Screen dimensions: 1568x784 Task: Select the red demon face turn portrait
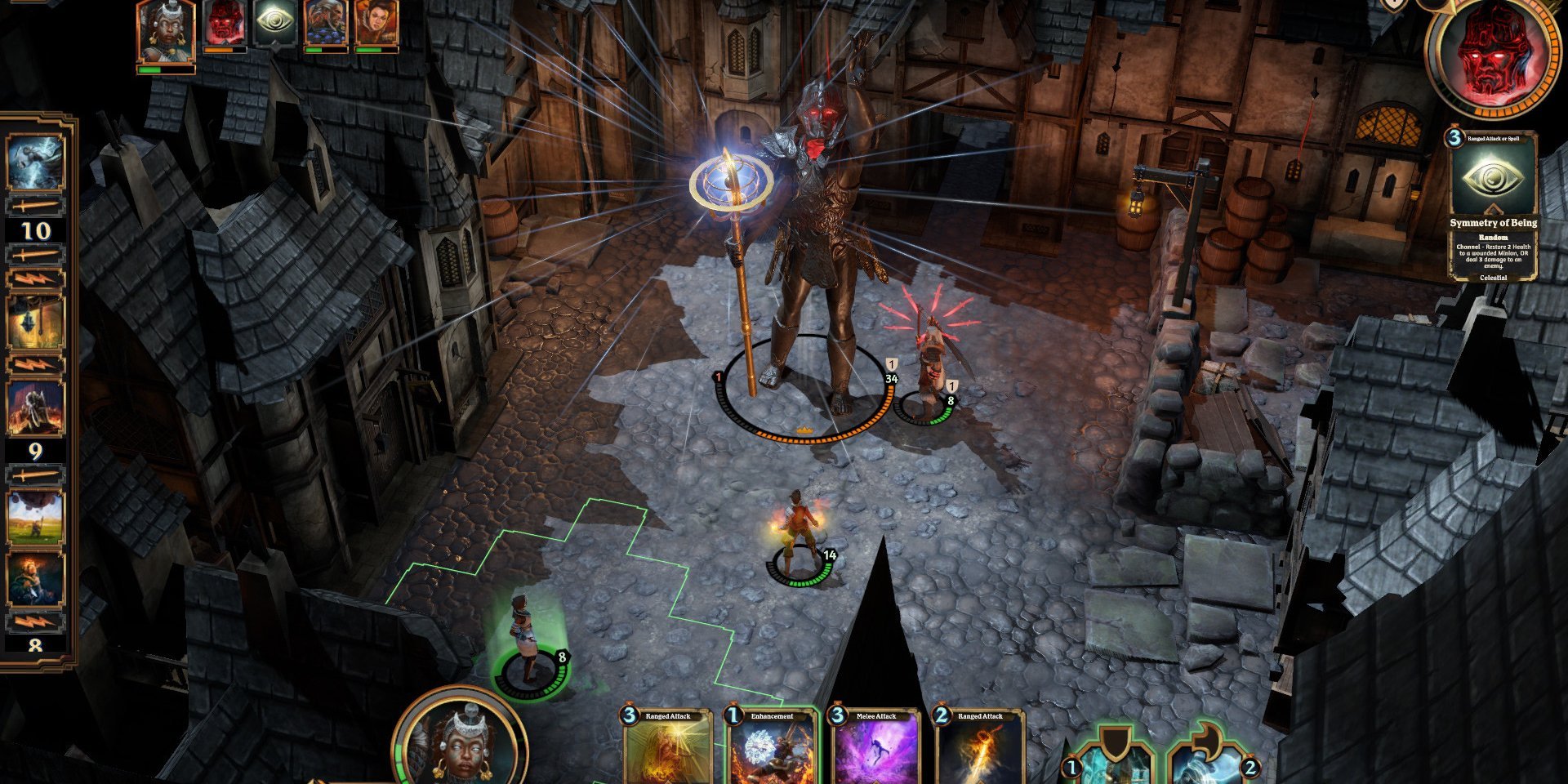click(225, 23)
